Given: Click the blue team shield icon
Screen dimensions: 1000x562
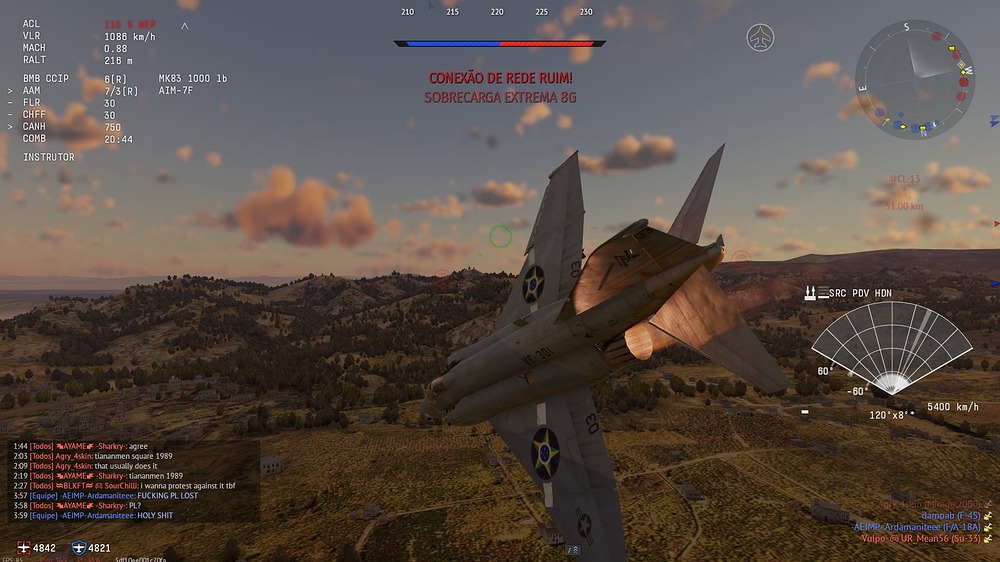Looking at the screenshot, I should 79,548.
